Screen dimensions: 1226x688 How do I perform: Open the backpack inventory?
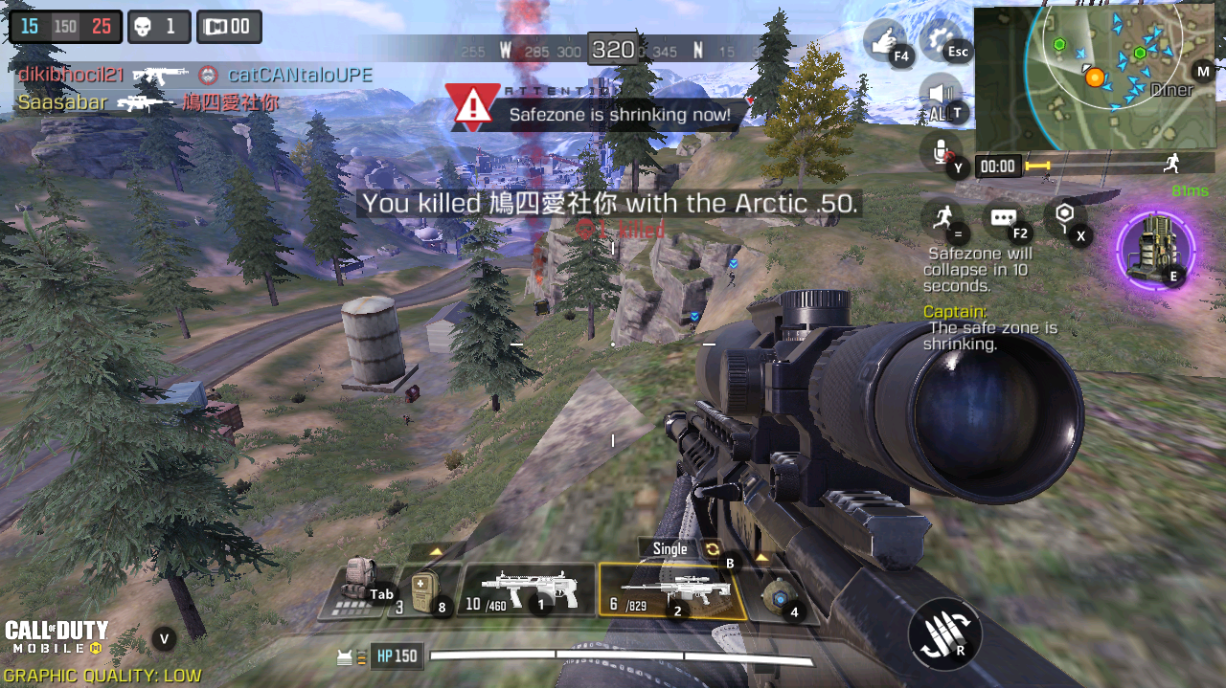point(357,590)
